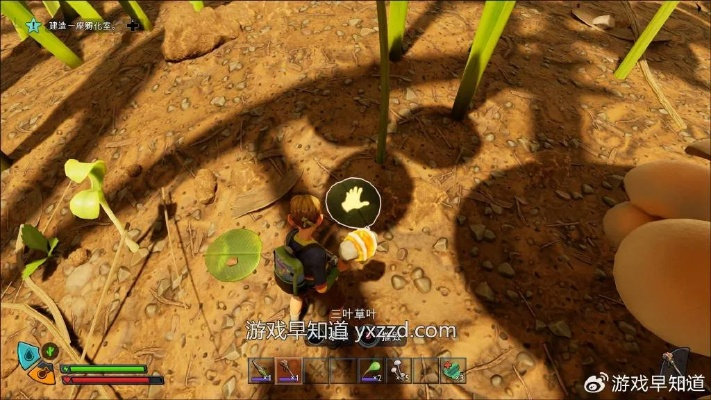Image resolution: width=711 pixels, height=400 pixels.
Task: Click the green cactus status icon
Action: 49,352
